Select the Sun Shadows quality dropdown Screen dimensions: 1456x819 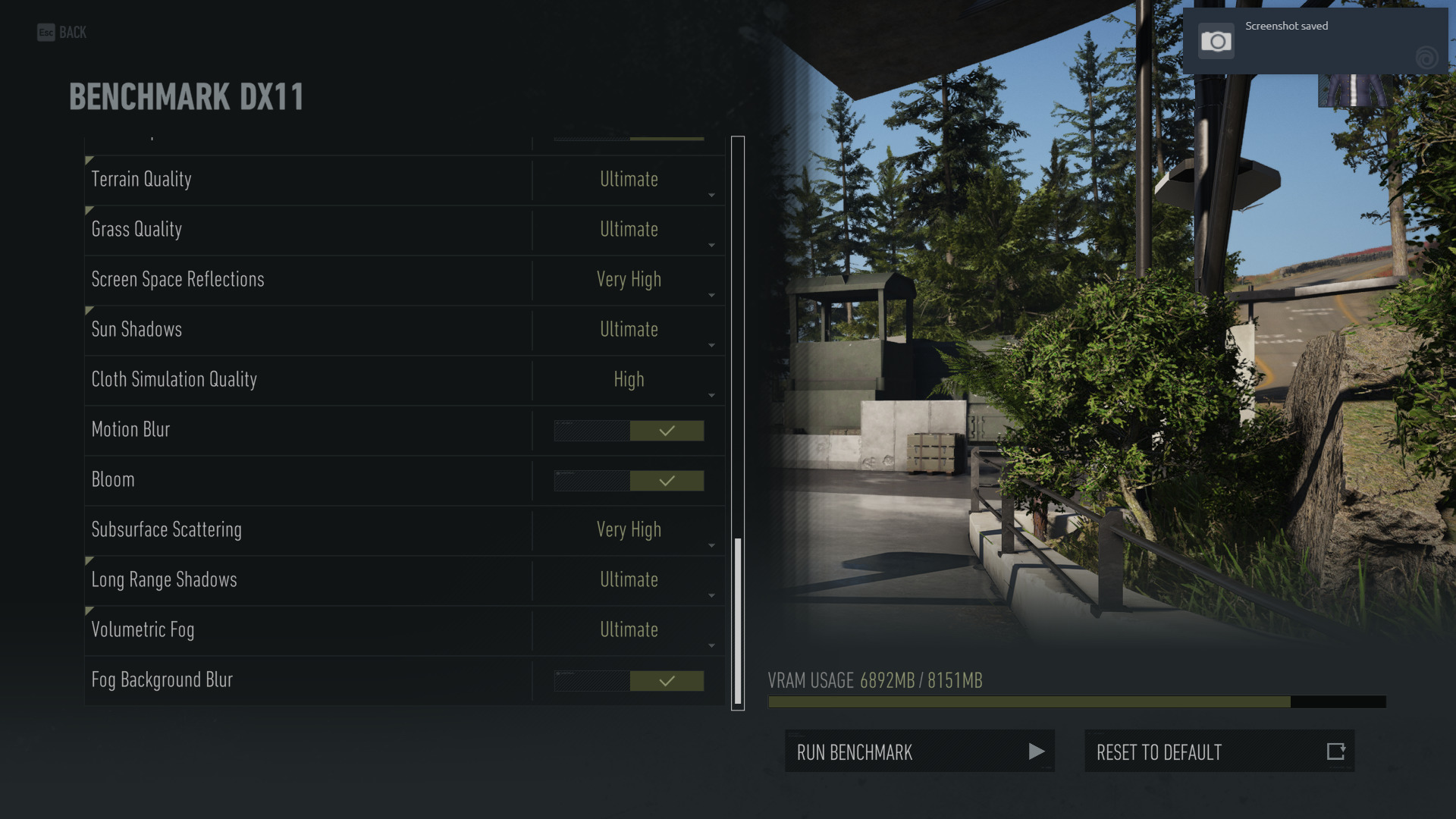click(629, 330)
